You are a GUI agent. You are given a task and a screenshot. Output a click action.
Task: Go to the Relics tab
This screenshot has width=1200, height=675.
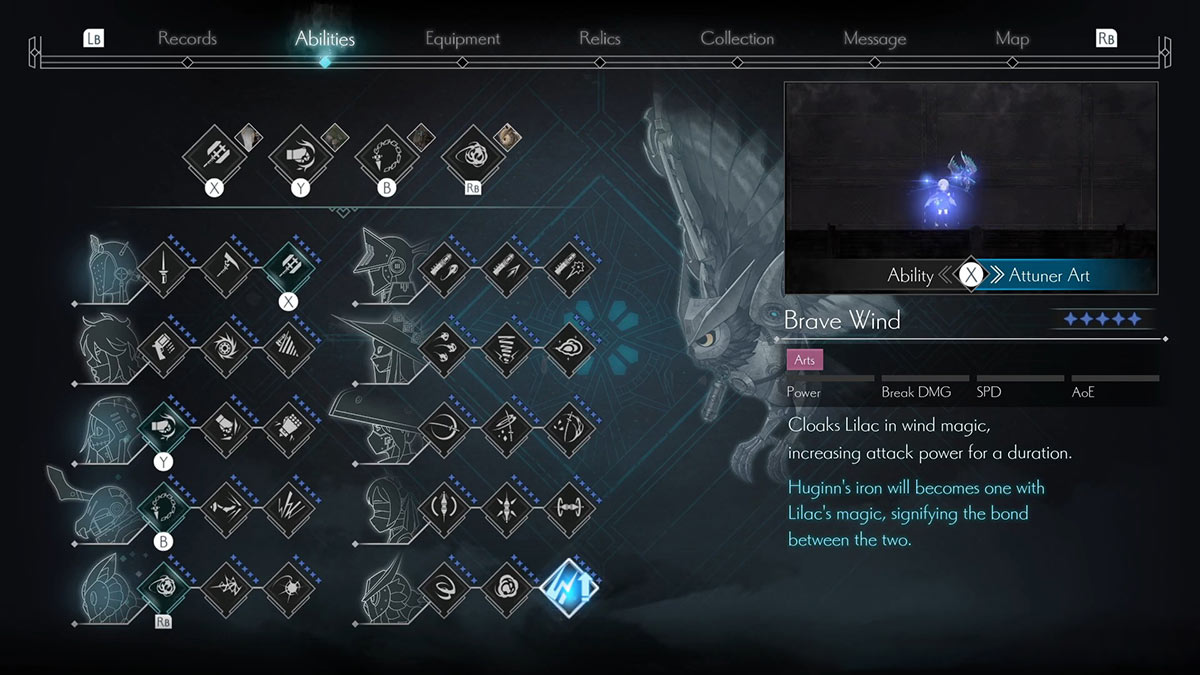pos(599,39)
